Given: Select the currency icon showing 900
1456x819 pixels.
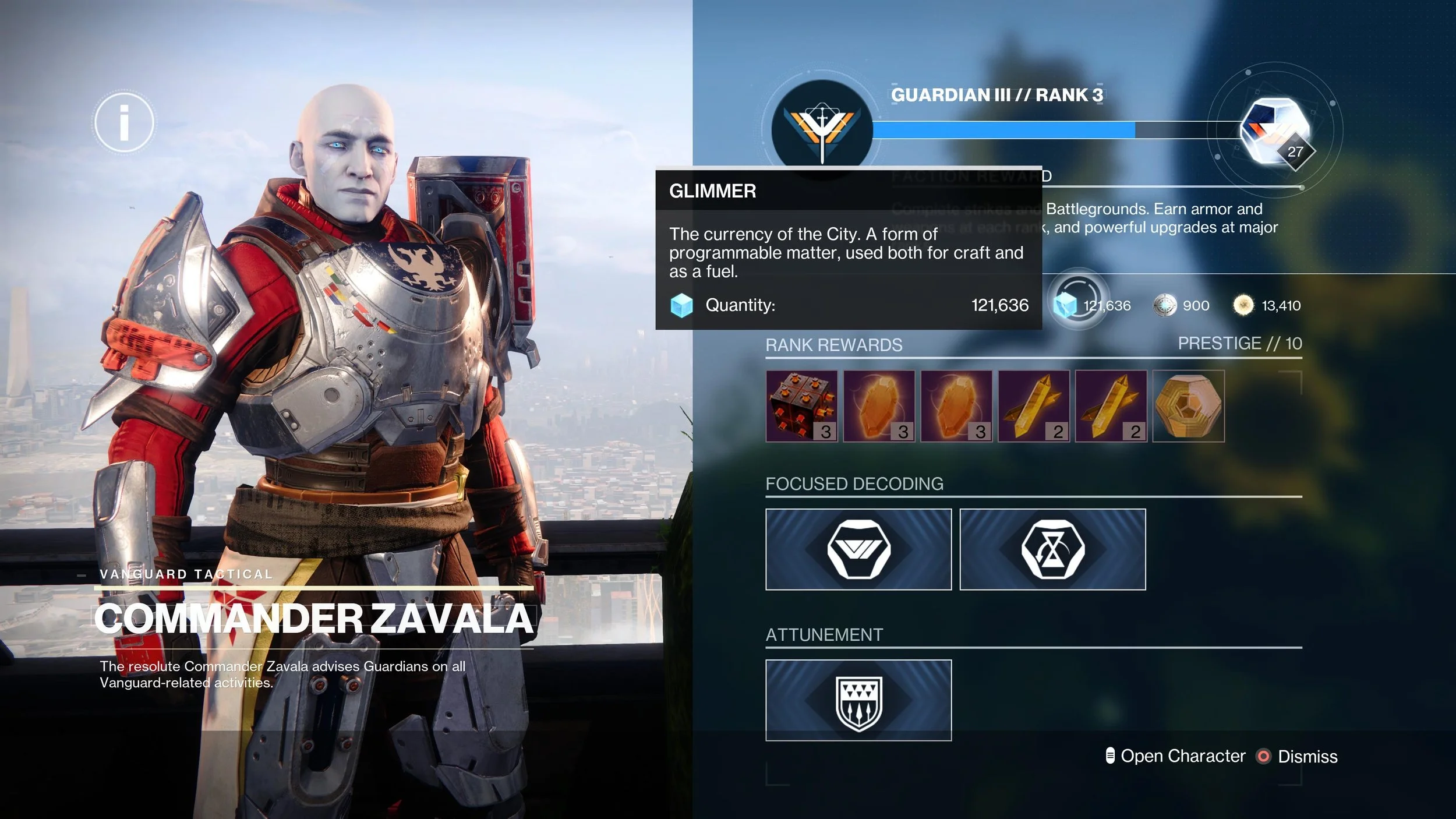Looking at the screenshot, I should click(x=1165, y=305).
